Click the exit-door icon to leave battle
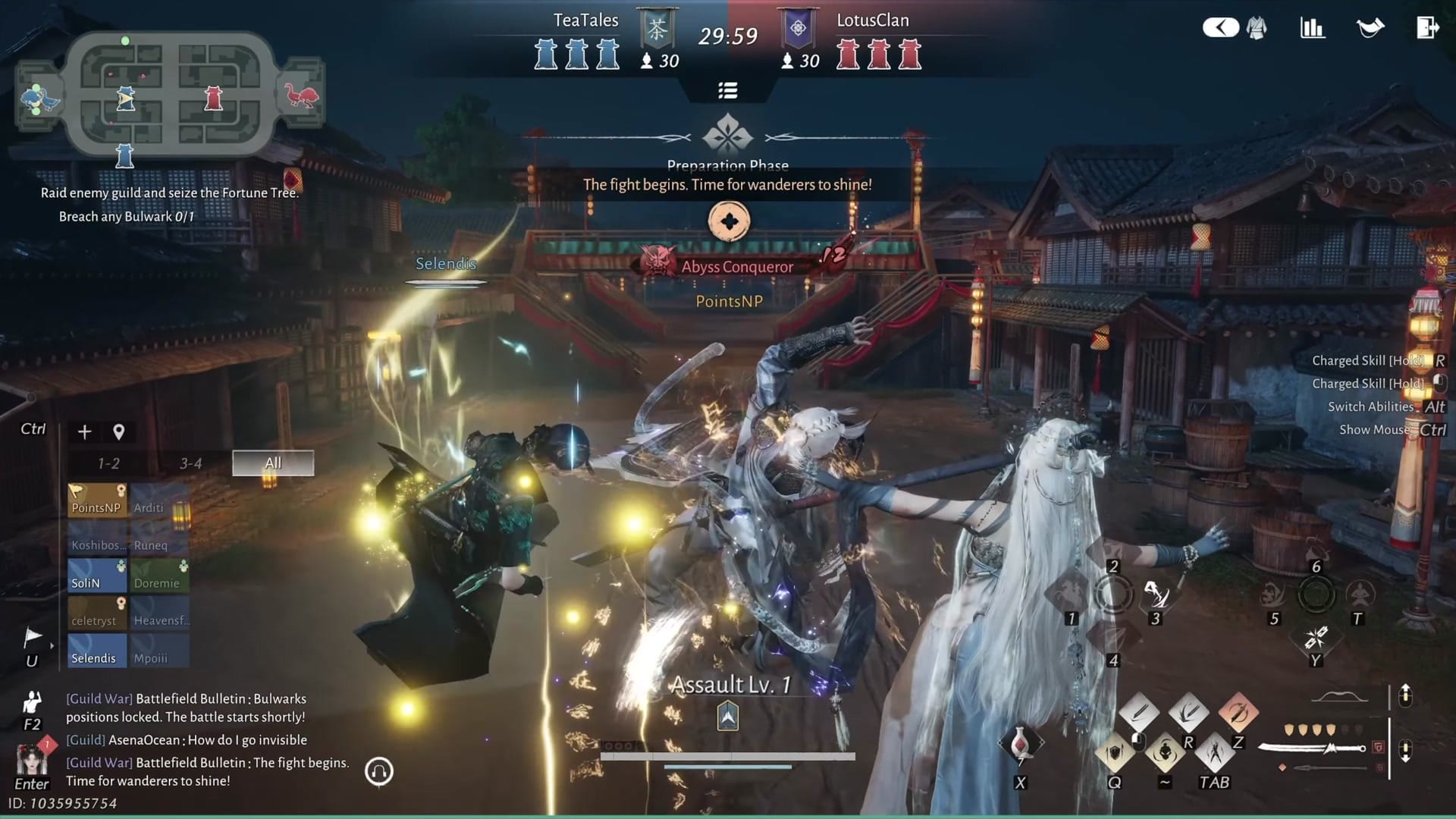The height and width of the screenshot is (819, 1456). point(1429,27)
